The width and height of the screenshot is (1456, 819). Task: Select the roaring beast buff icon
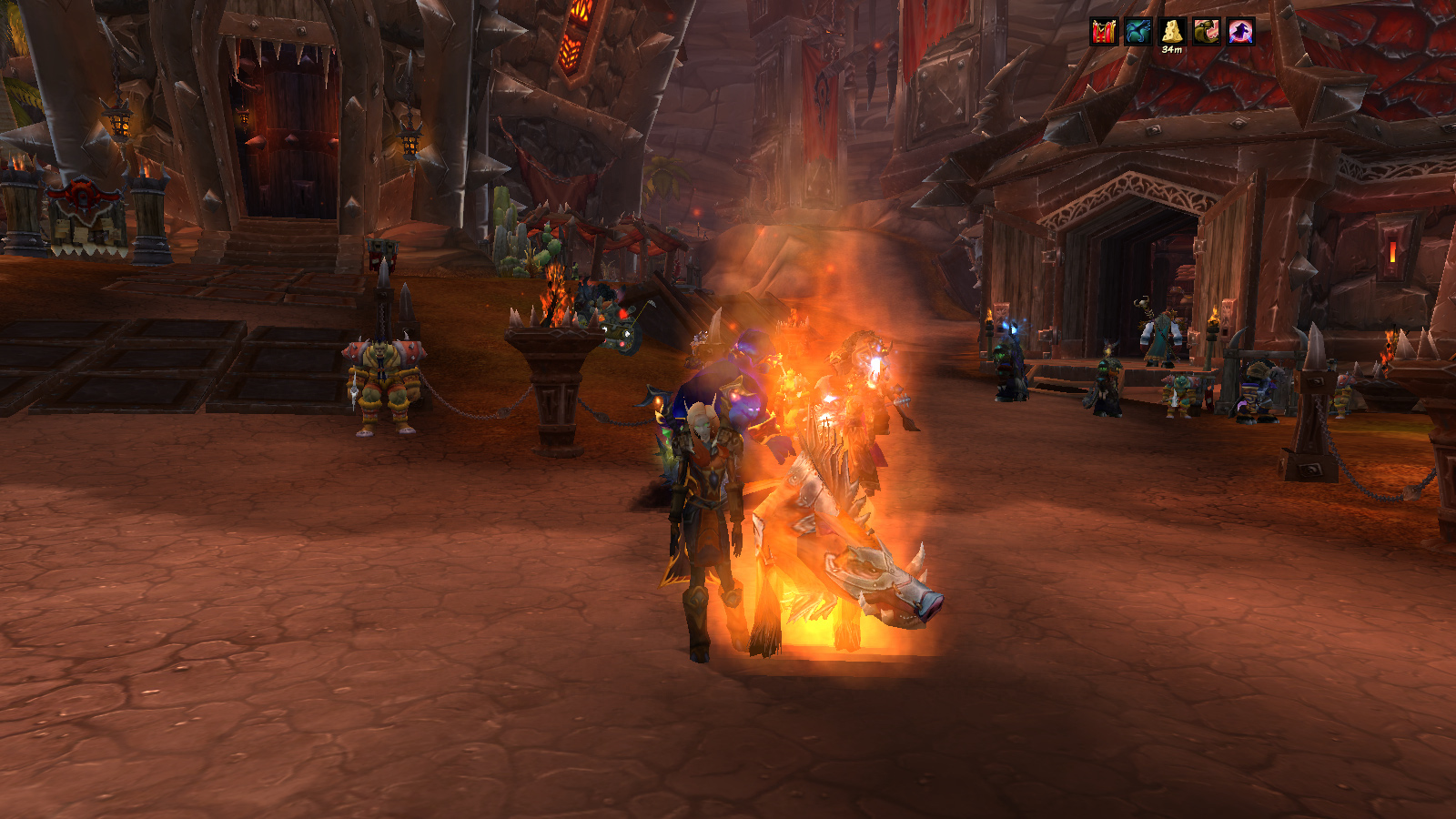click(1207, 32)
